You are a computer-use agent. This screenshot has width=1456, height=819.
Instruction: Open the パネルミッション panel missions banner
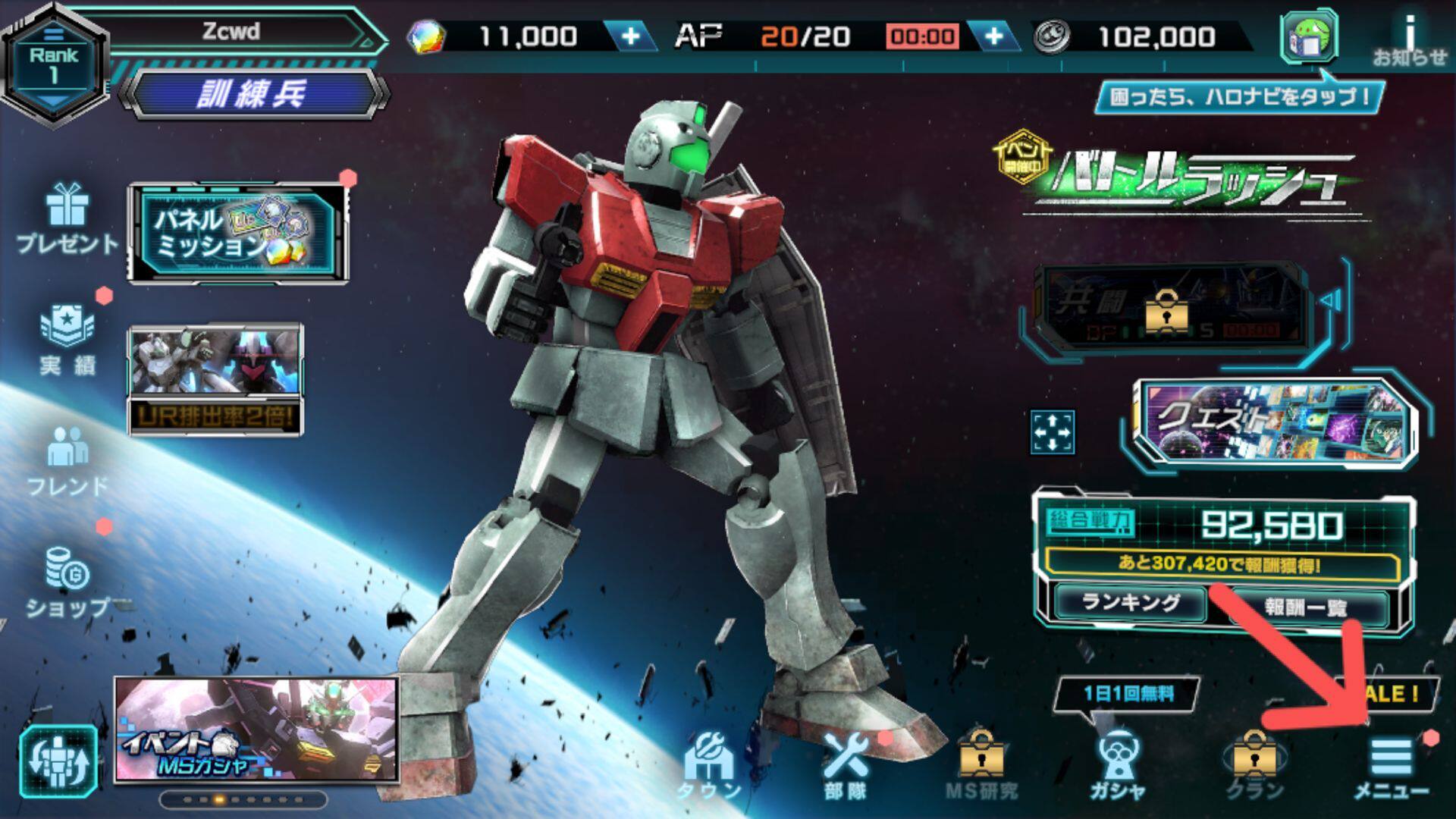(x=238, y=234)
